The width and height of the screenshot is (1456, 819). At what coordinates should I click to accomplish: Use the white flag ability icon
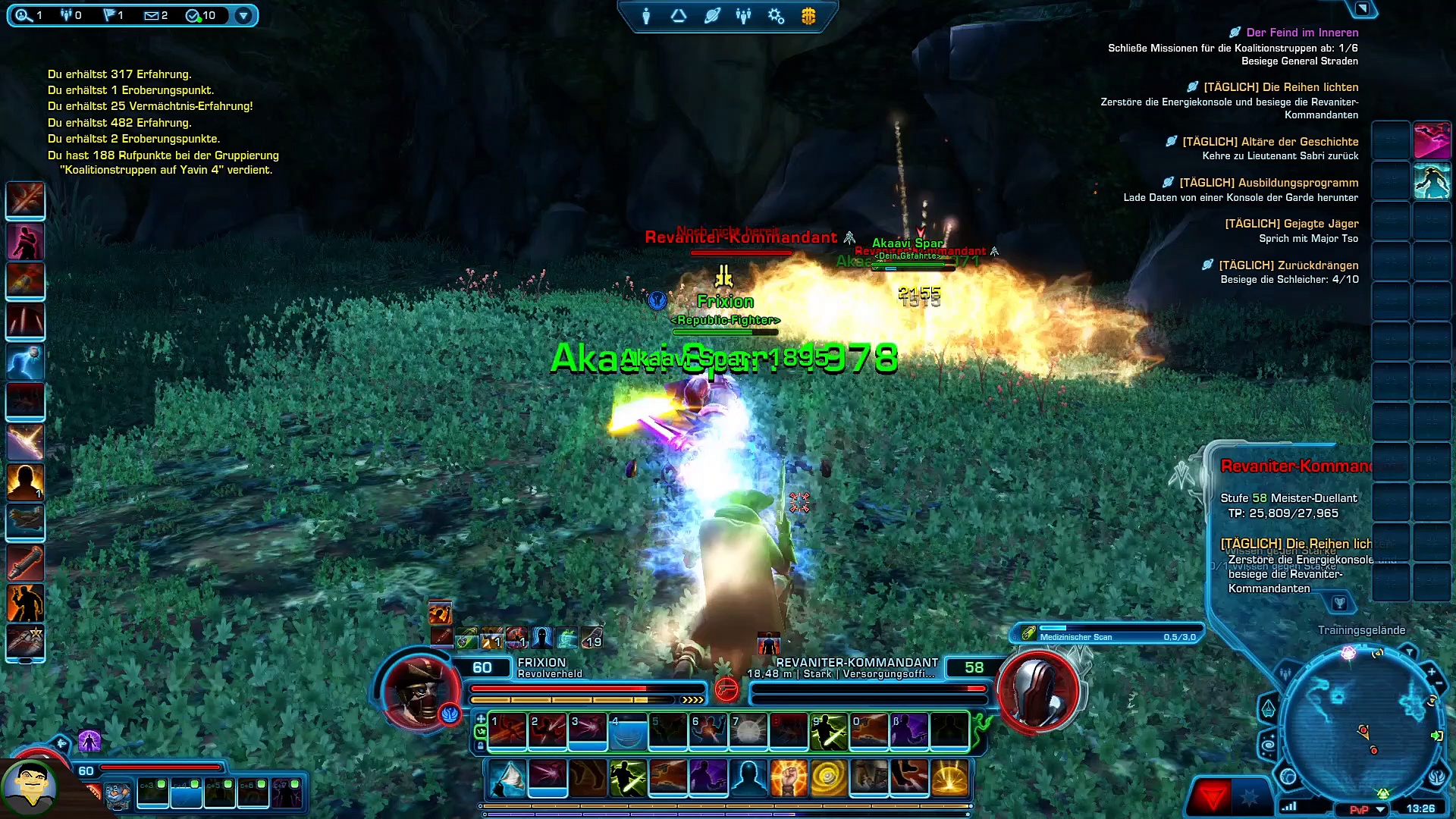click(x=507, y=778)
